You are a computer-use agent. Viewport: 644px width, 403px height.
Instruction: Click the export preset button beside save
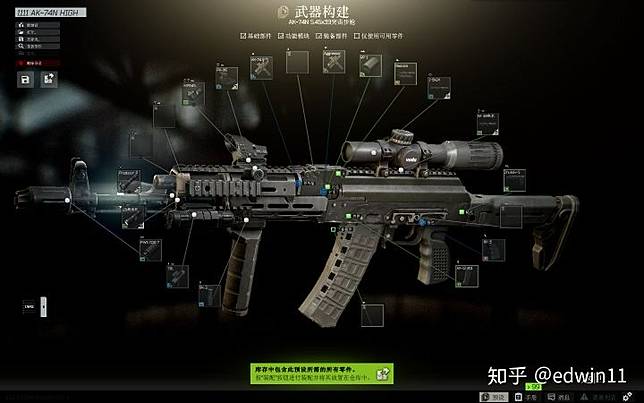[x=48, y=78]
